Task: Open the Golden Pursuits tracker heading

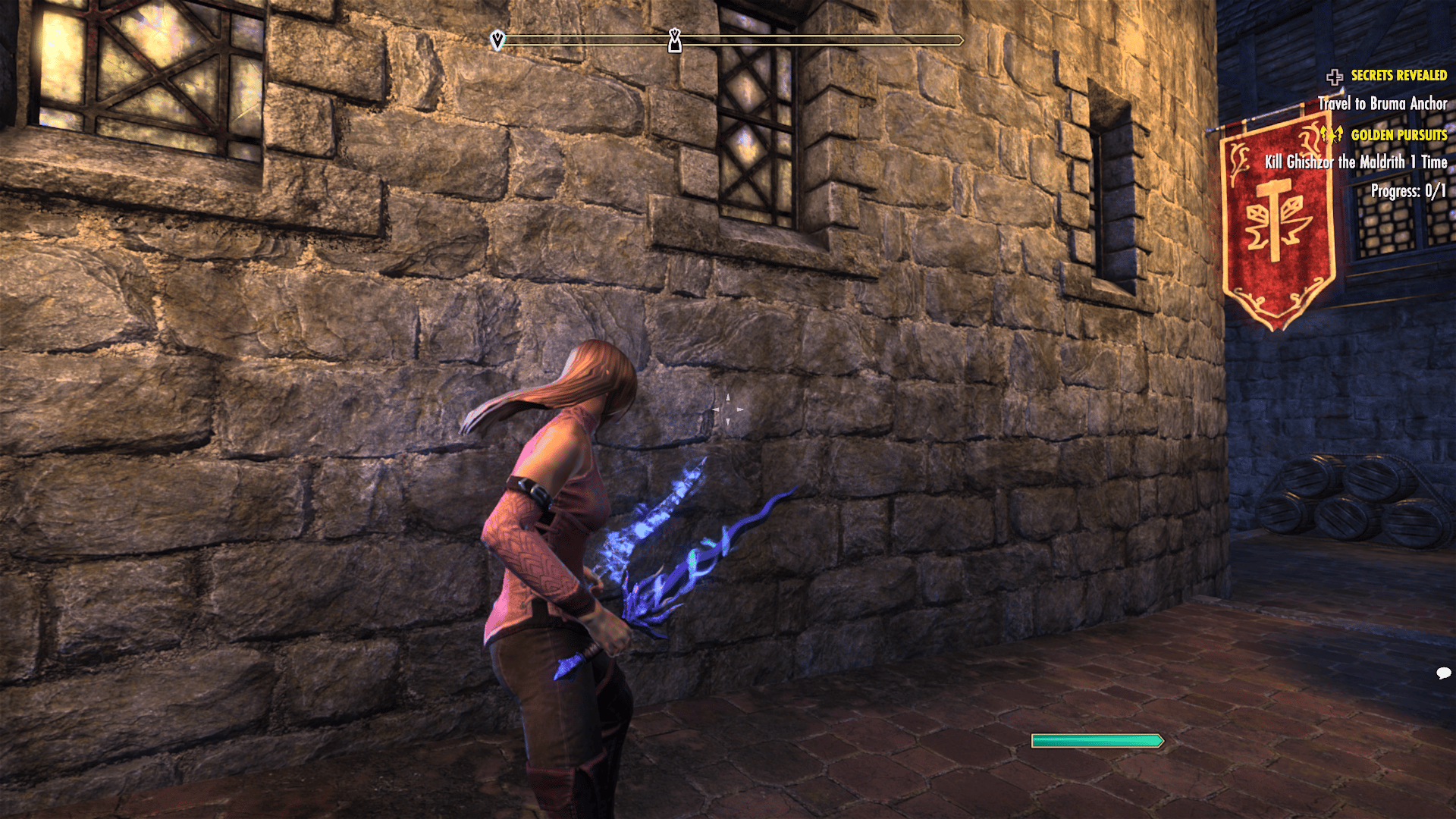Action: pyautogui.click(x=1398, y=135)
